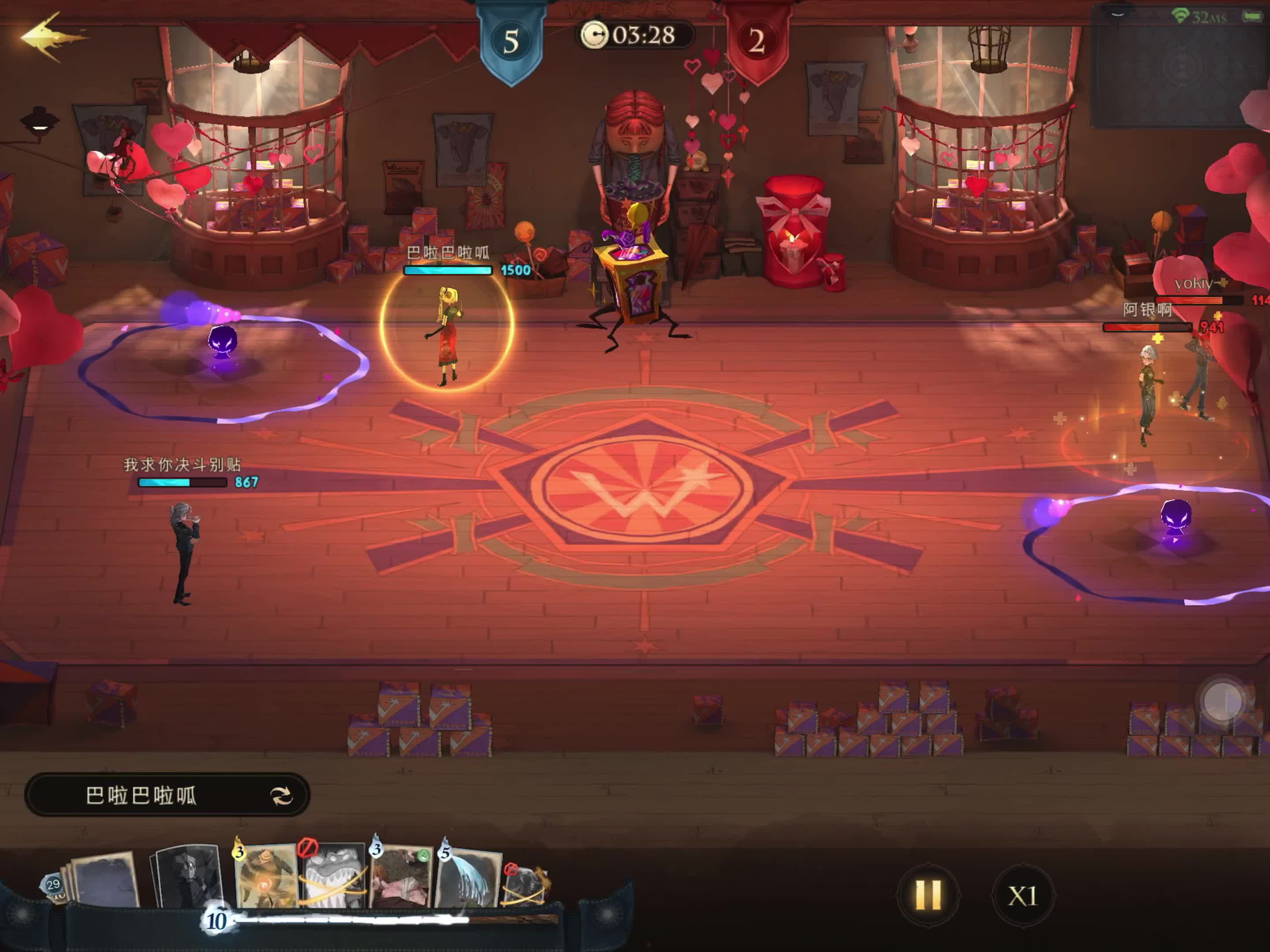Image resolution: width=1270 pixels, height=952 pixels.
Task: Select the greyed-out bound monster book card
Action: click(x=333, y=876)
